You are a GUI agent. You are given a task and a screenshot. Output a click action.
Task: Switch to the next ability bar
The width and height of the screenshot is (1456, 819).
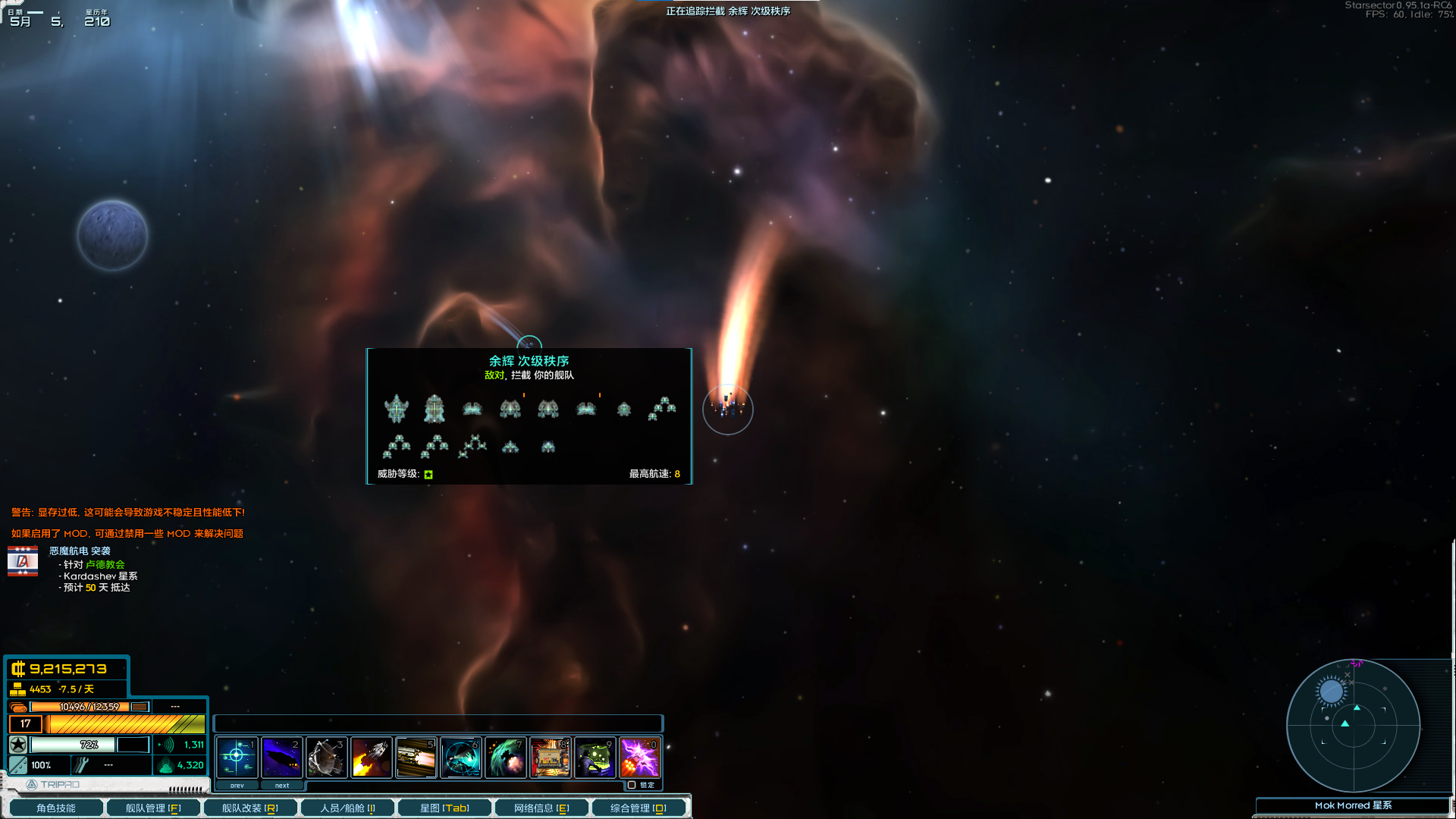[x=282, y=786]
